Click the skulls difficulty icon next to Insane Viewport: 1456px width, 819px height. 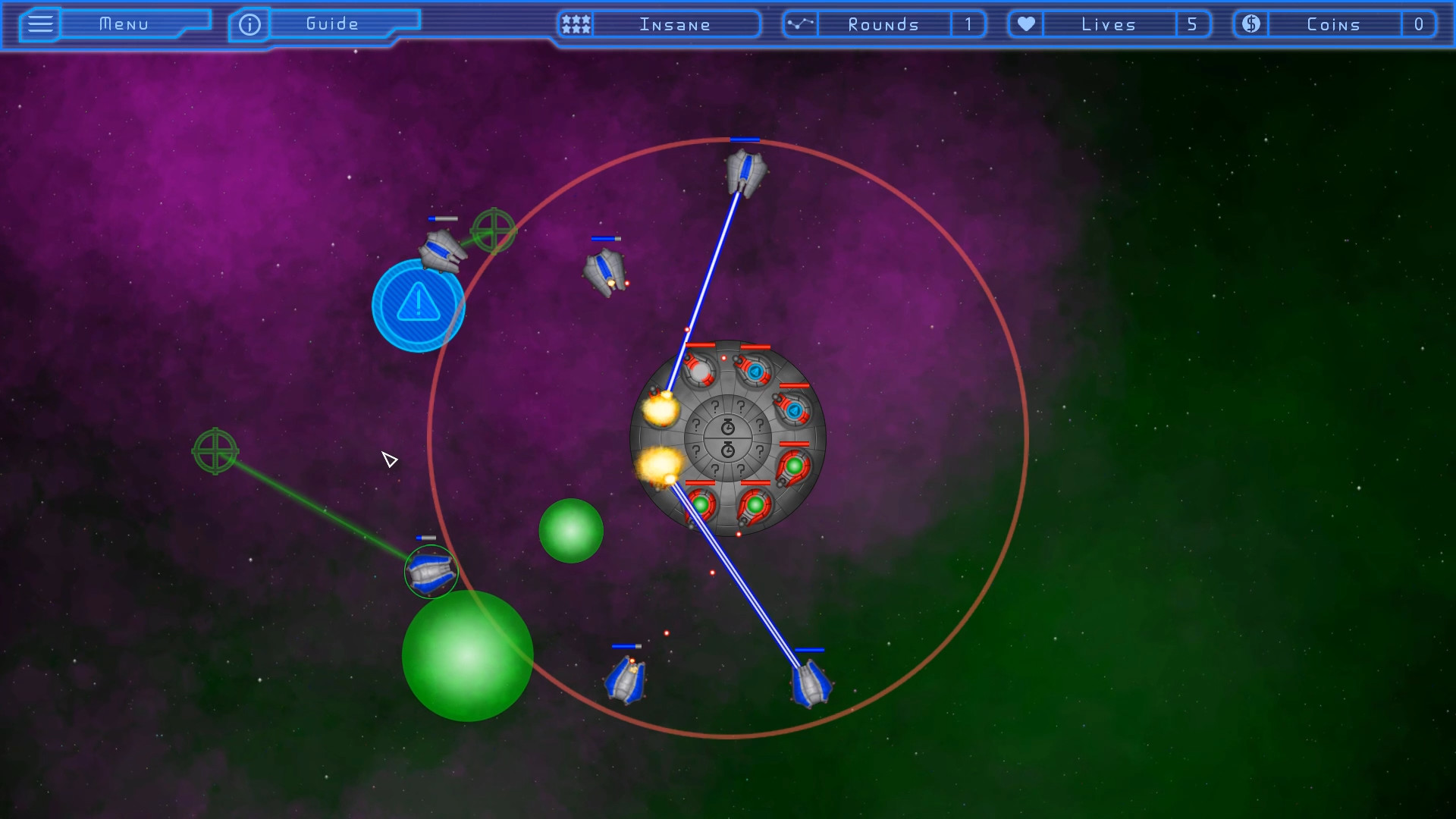(x=574, y=24)
